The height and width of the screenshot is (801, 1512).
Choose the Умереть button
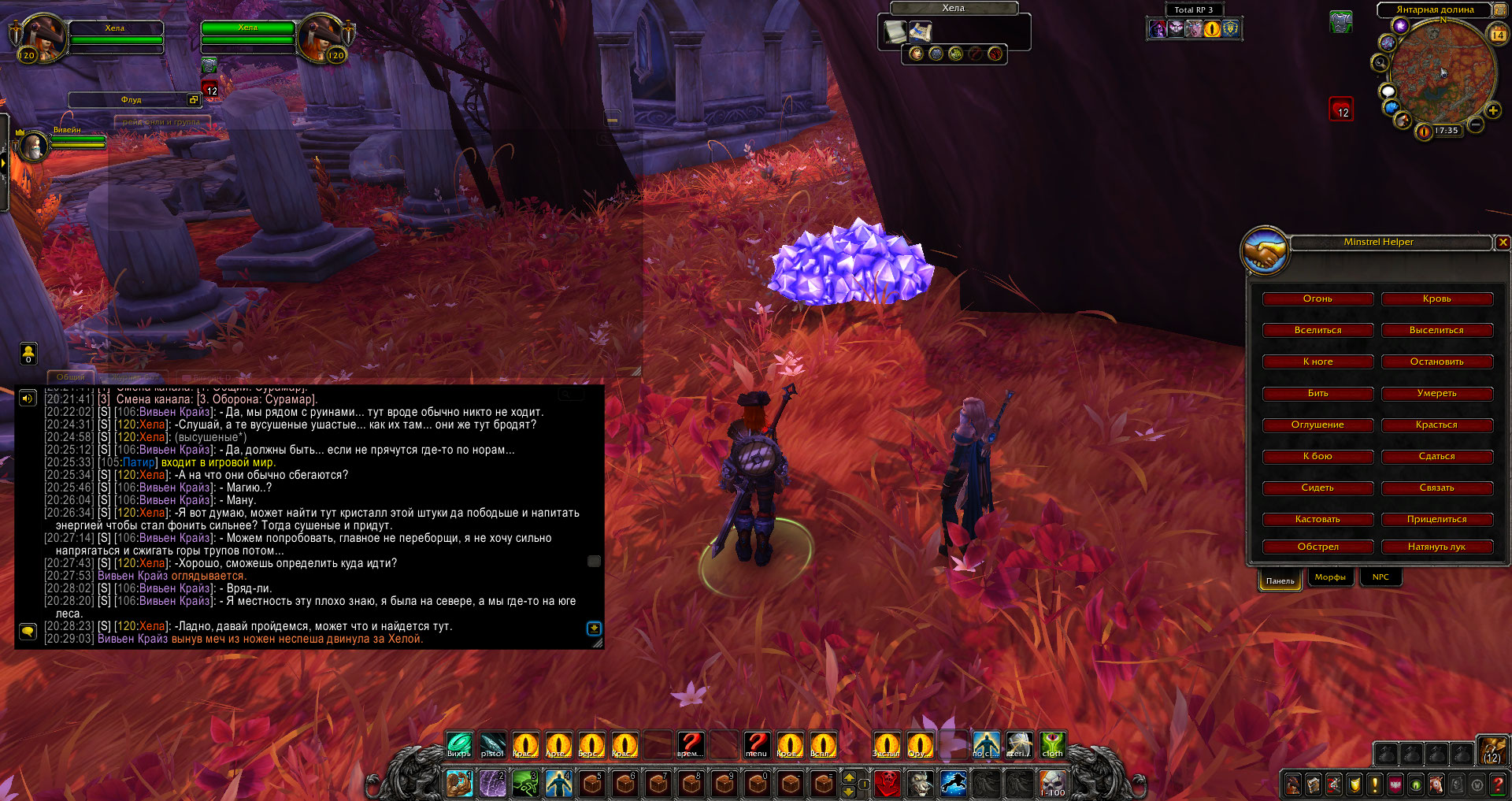click(x=1436, y=394)
